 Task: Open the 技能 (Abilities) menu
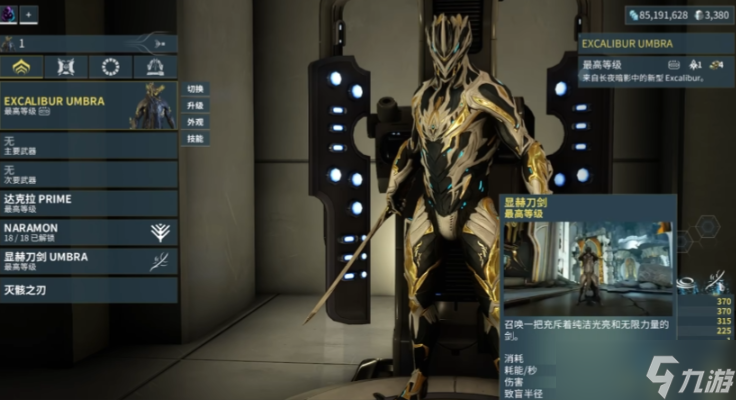[195, 139]
